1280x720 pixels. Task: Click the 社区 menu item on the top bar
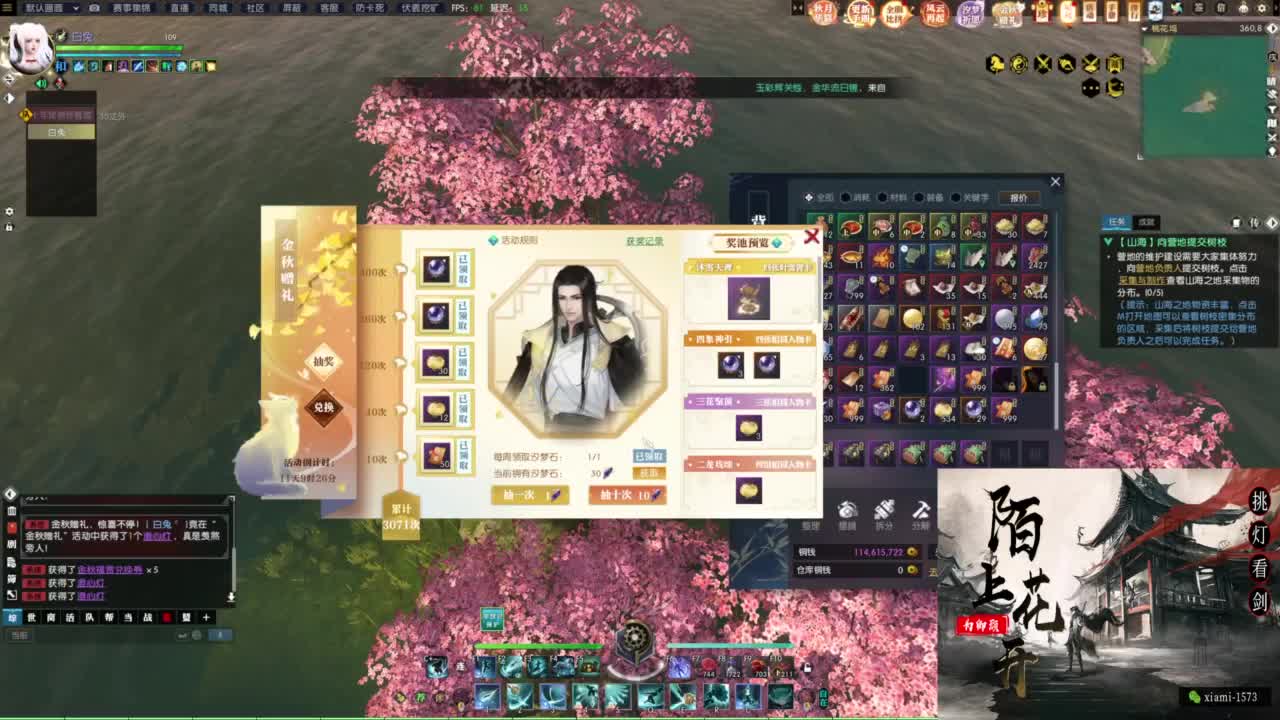pyautogui.click(x=255, y=9)
